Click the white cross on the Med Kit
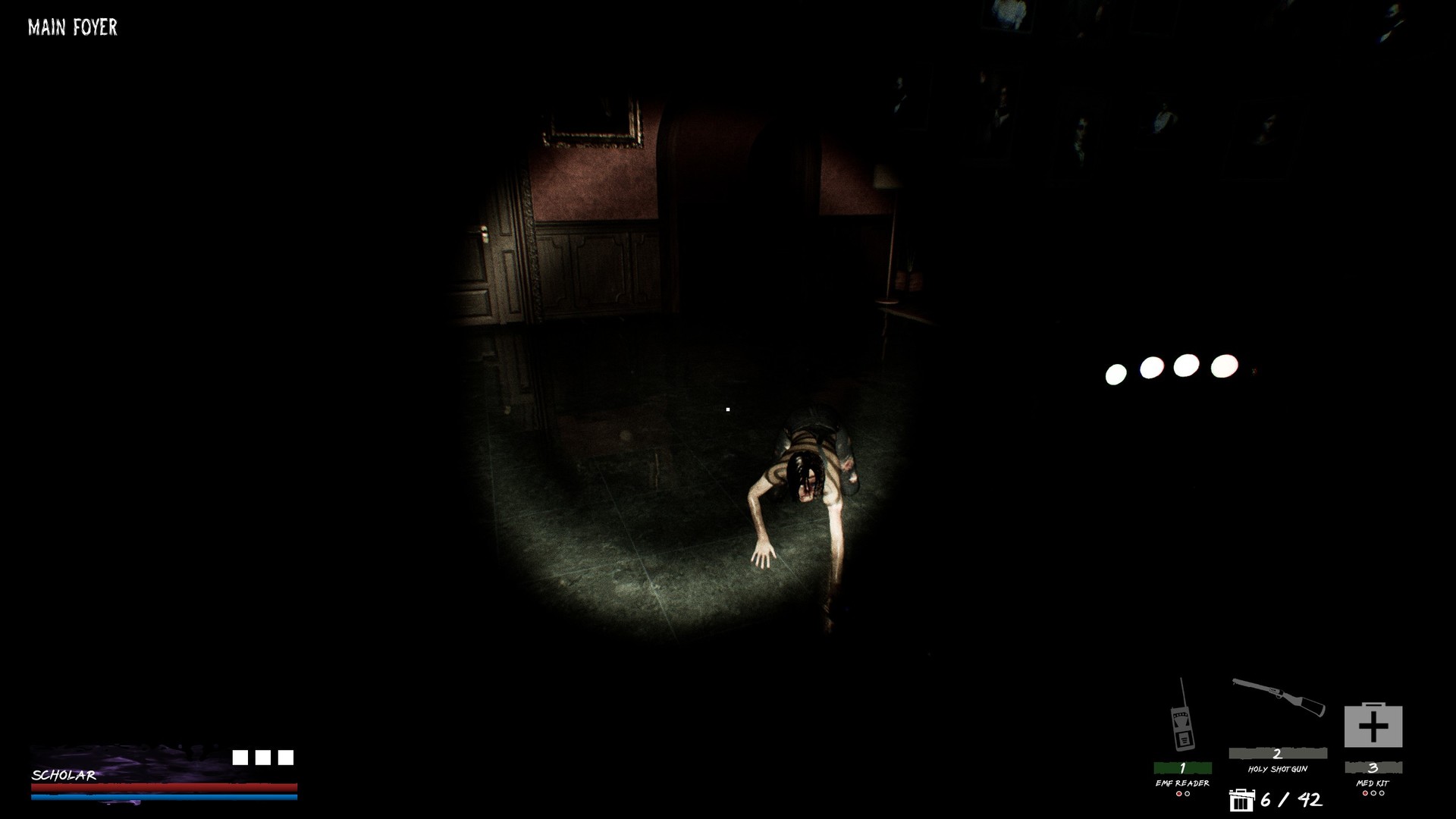 (x=1374, y=726)
